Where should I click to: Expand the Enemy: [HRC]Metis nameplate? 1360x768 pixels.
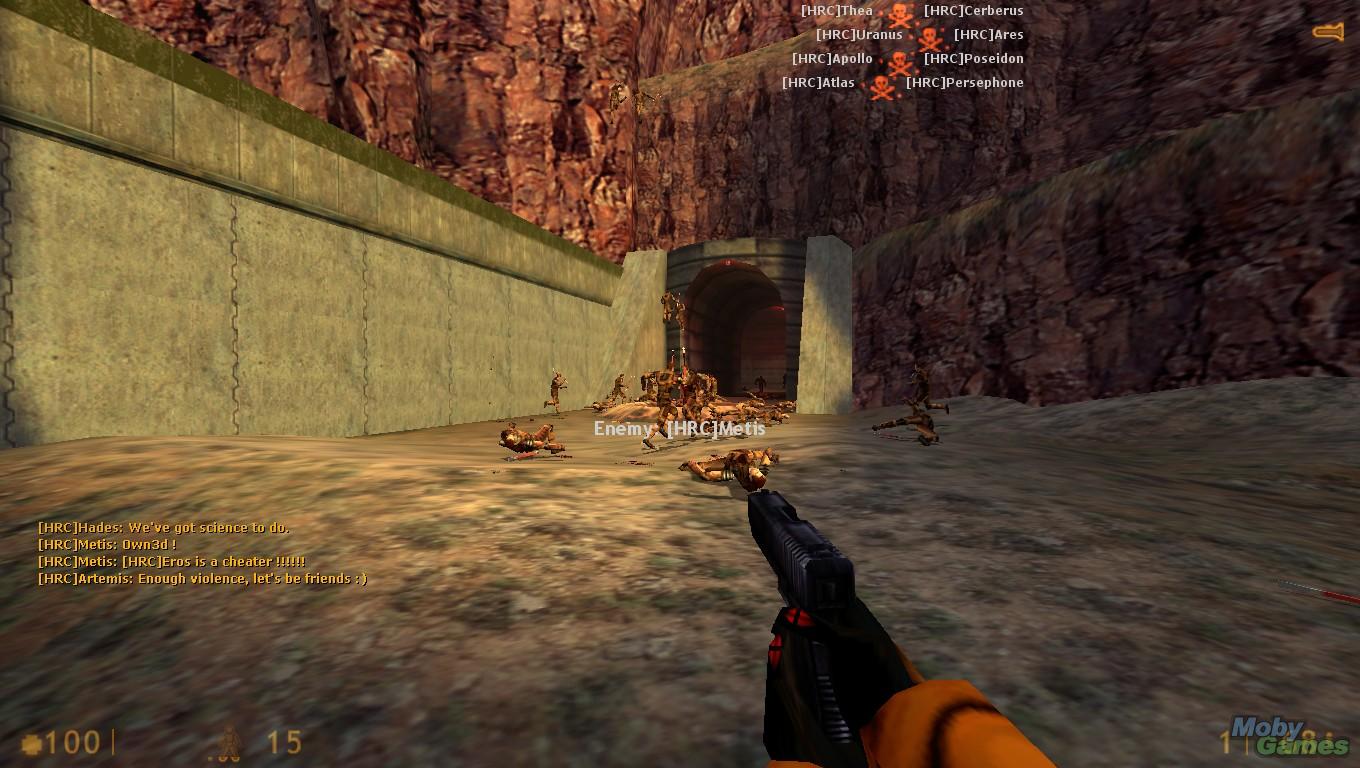[x=678, y=428]
